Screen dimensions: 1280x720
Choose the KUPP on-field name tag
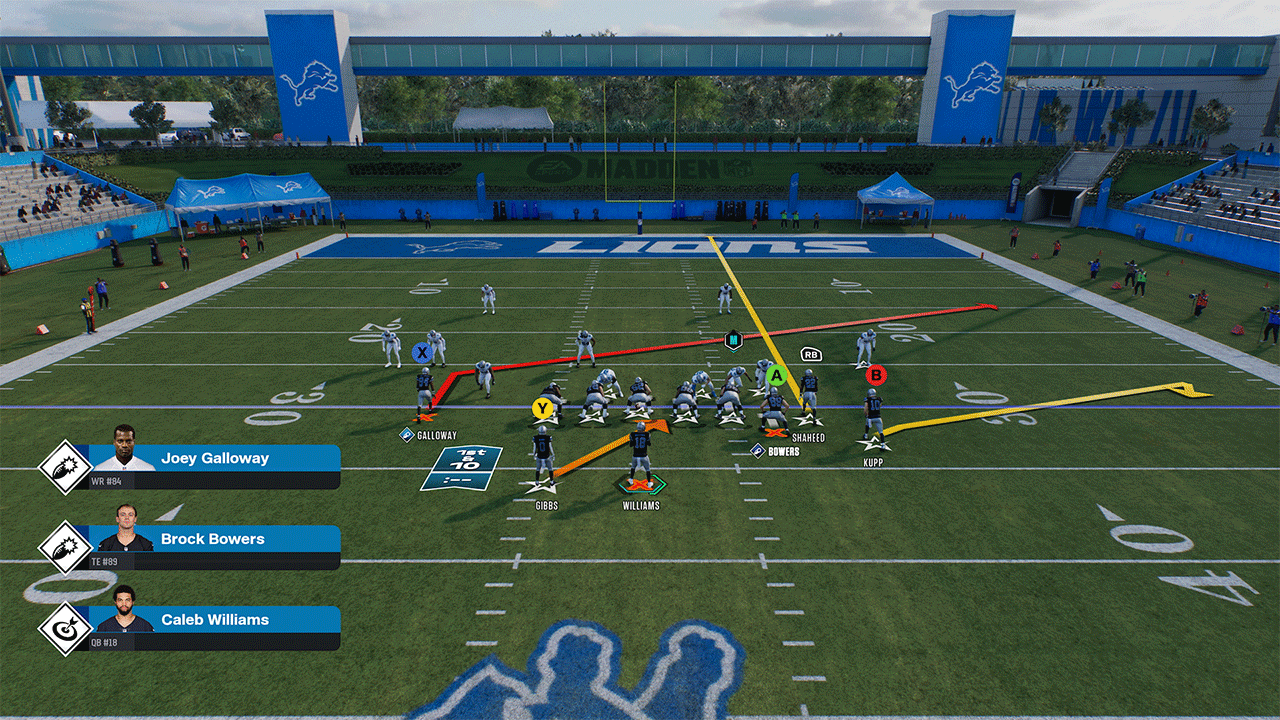[873, 463]
